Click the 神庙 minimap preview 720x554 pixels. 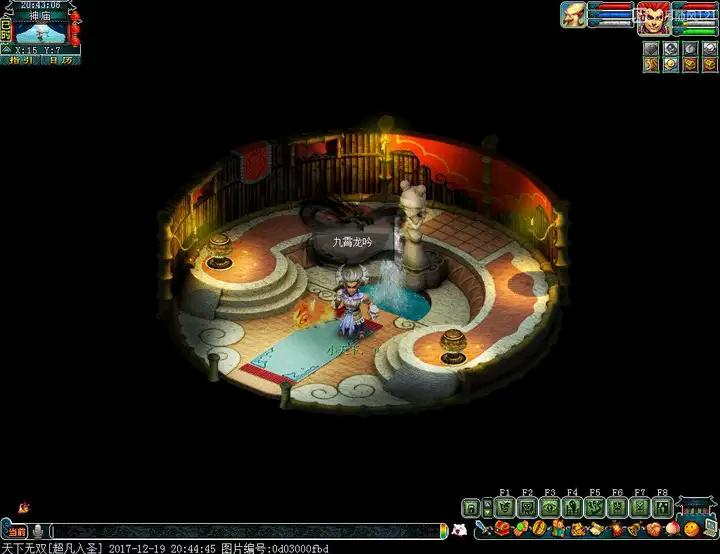pos(41,30)
